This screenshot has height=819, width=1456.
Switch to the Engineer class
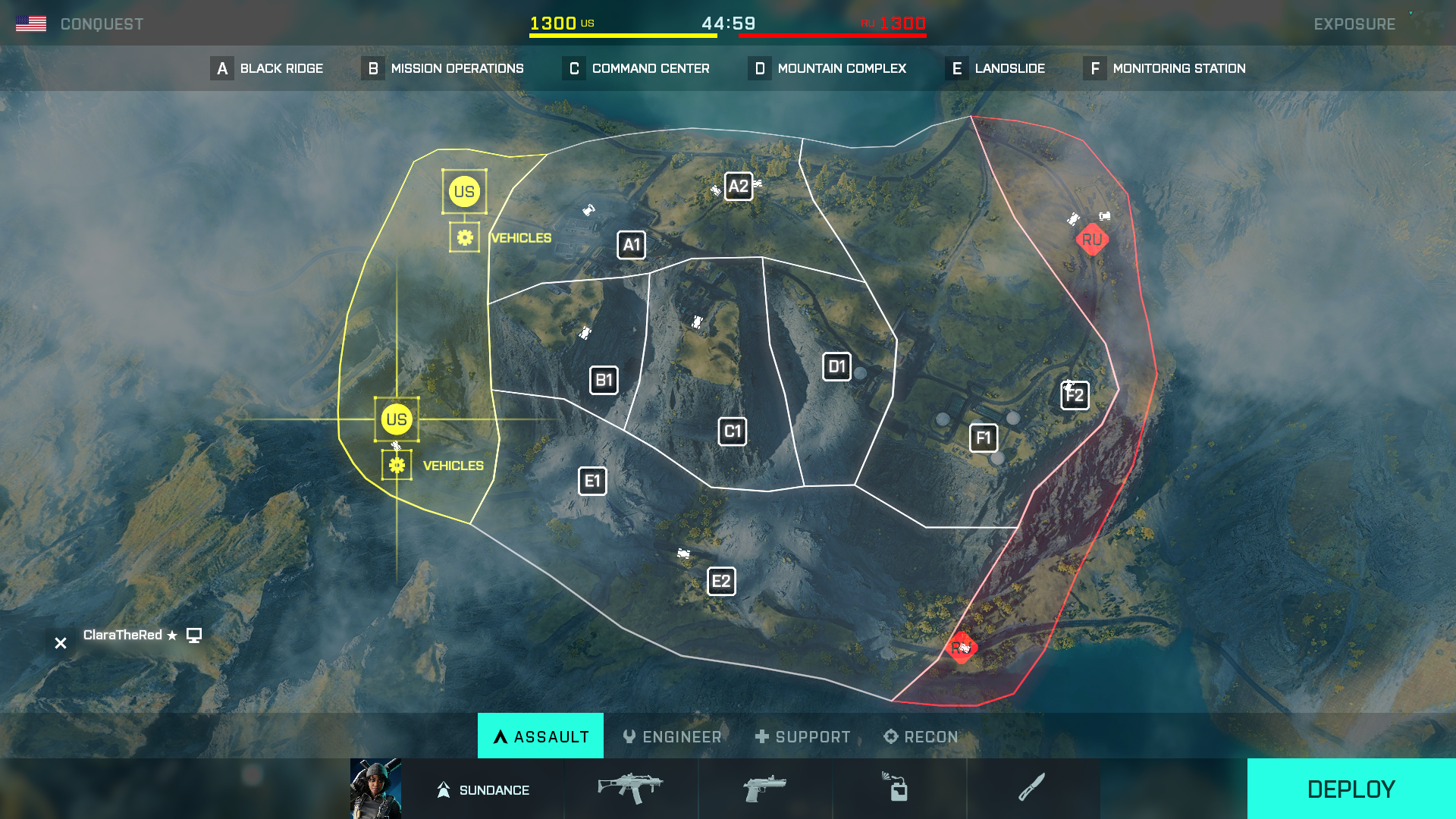(x=672, y=736)
